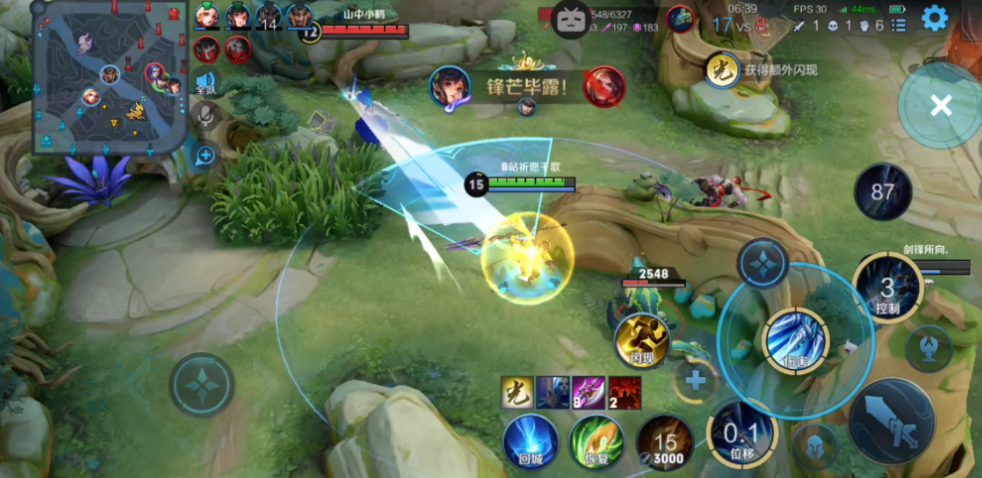Activate the 回城 recall button
982x478 pixels.
point(530,443)
